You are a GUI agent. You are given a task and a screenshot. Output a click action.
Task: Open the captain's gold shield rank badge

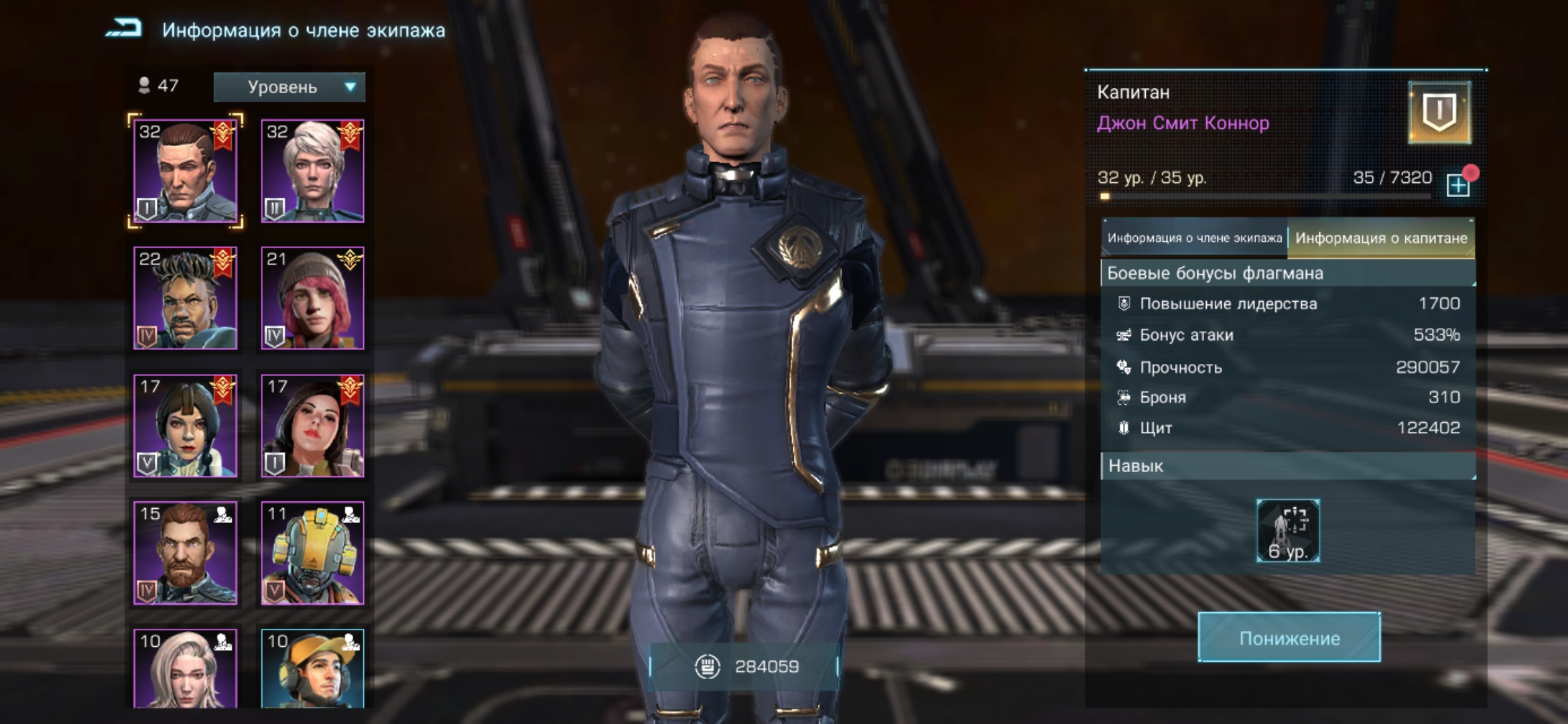1439,113
